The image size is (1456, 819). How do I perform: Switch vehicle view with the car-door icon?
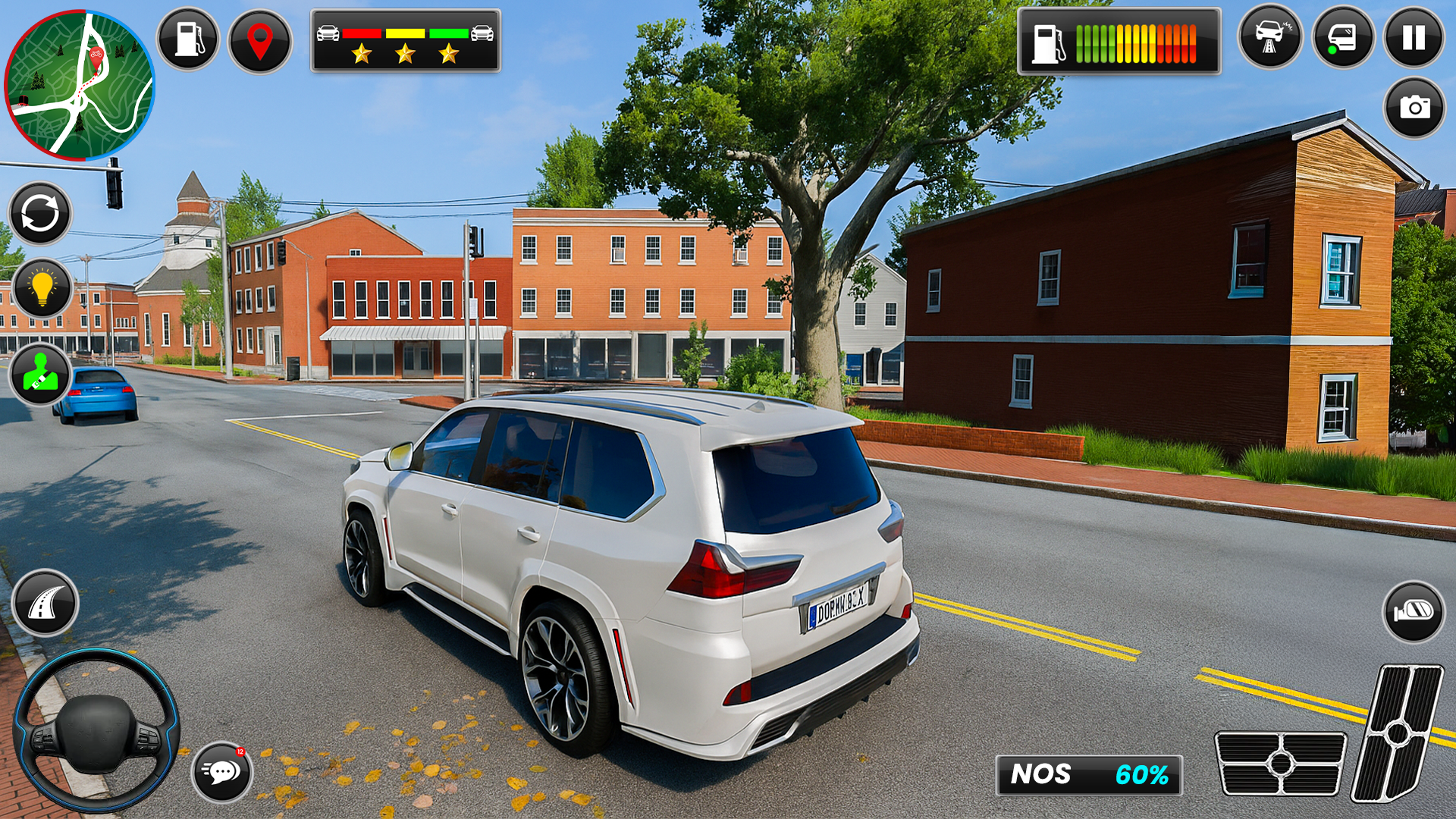click(1342, 38)
